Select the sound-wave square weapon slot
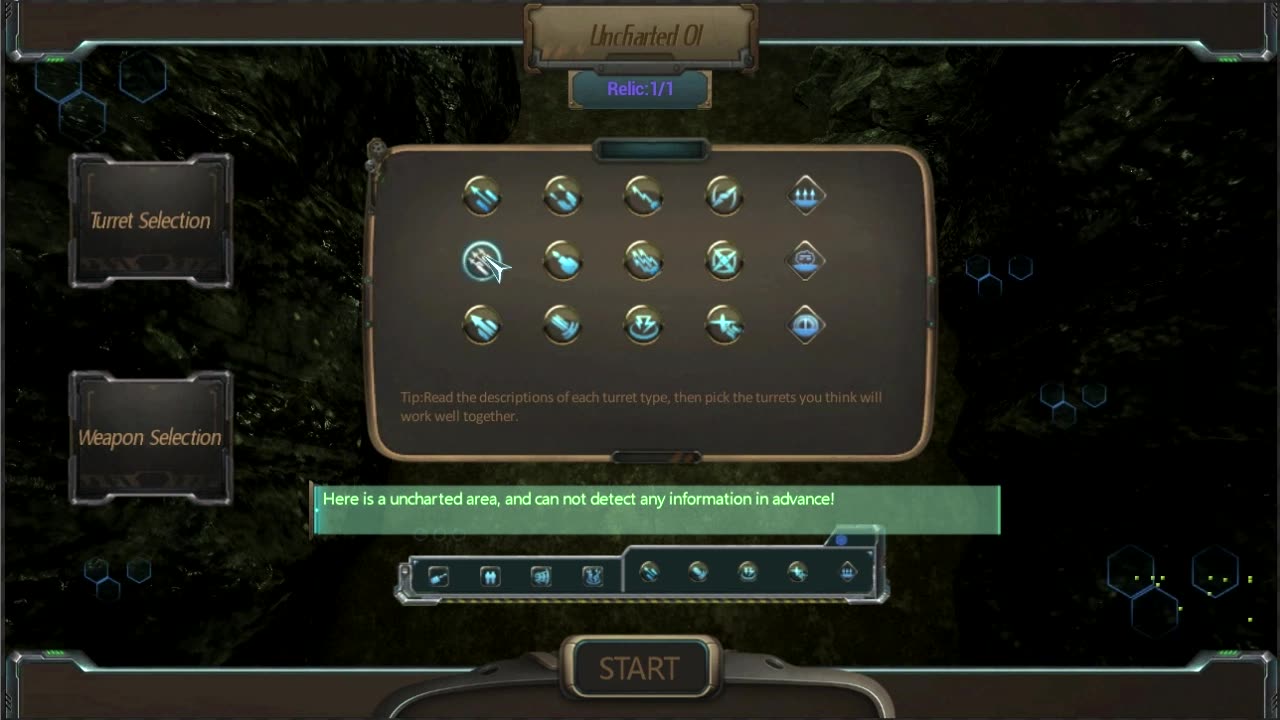The image size is (1280, 720). [x=541, y=576]
